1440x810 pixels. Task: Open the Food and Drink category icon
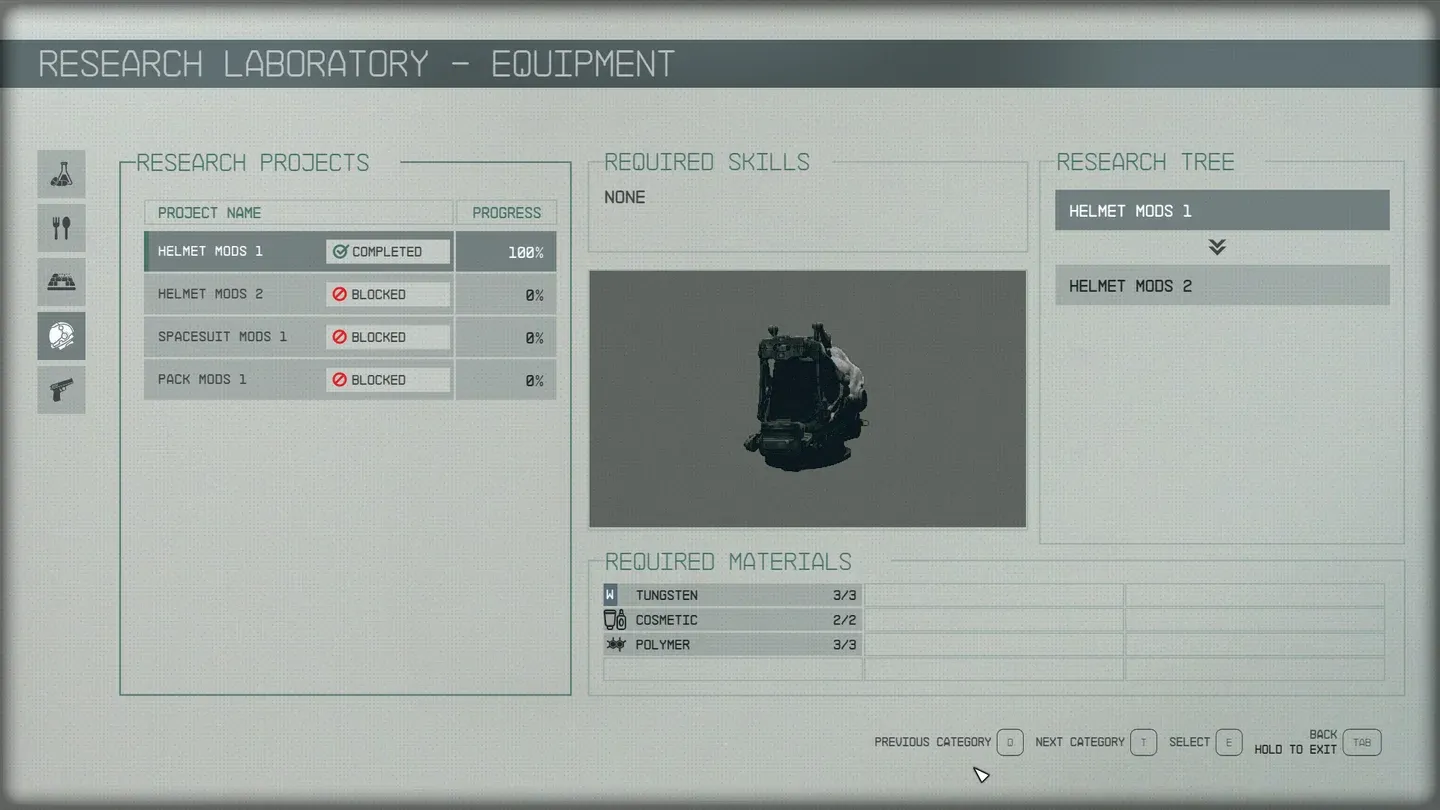(61, 227)
